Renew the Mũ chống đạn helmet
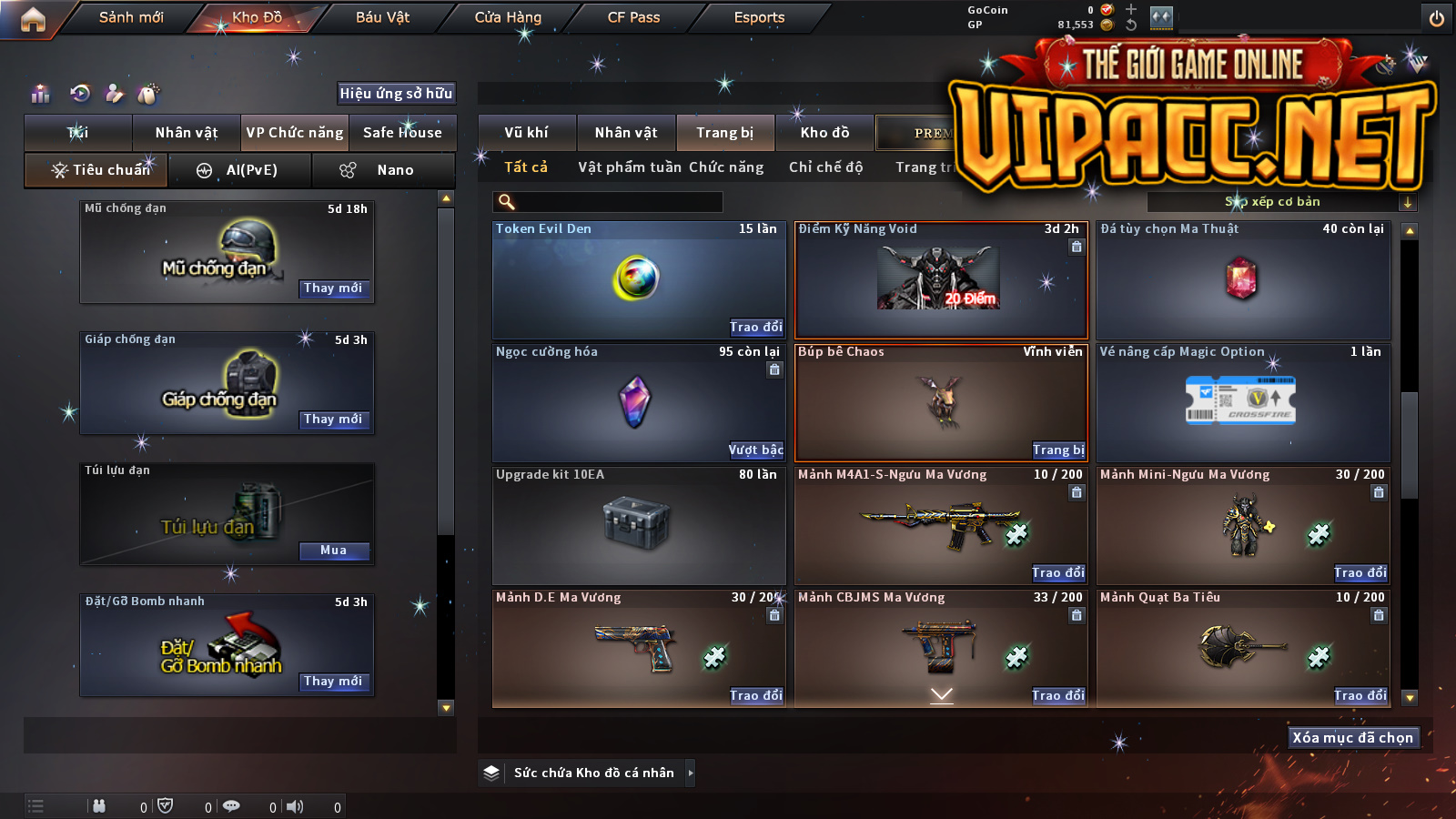The image size is (1456, 819). tap(333, 288)
